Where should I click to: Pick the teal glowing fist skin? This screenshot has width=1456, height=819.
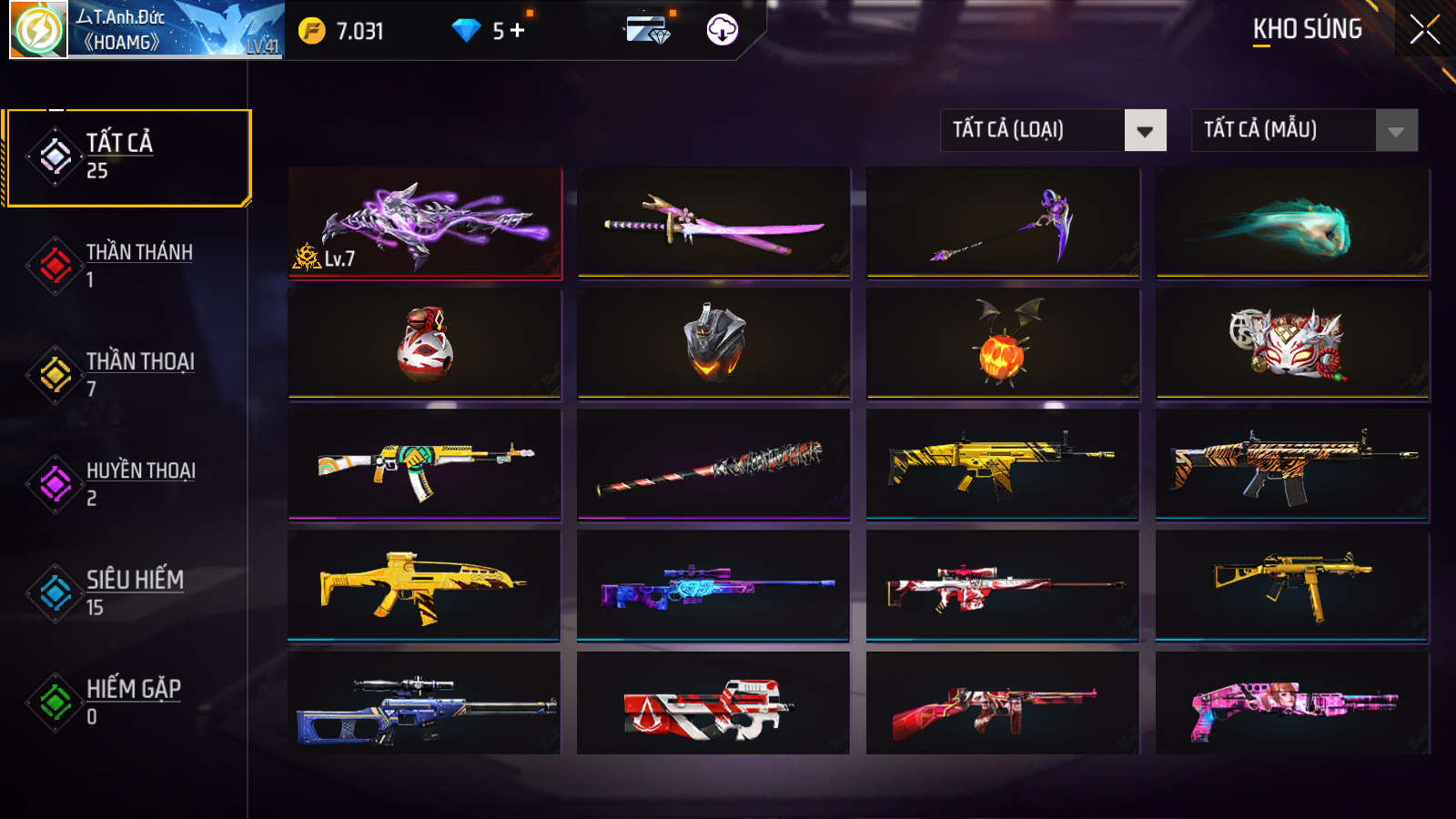click(x=1292, y=223)
